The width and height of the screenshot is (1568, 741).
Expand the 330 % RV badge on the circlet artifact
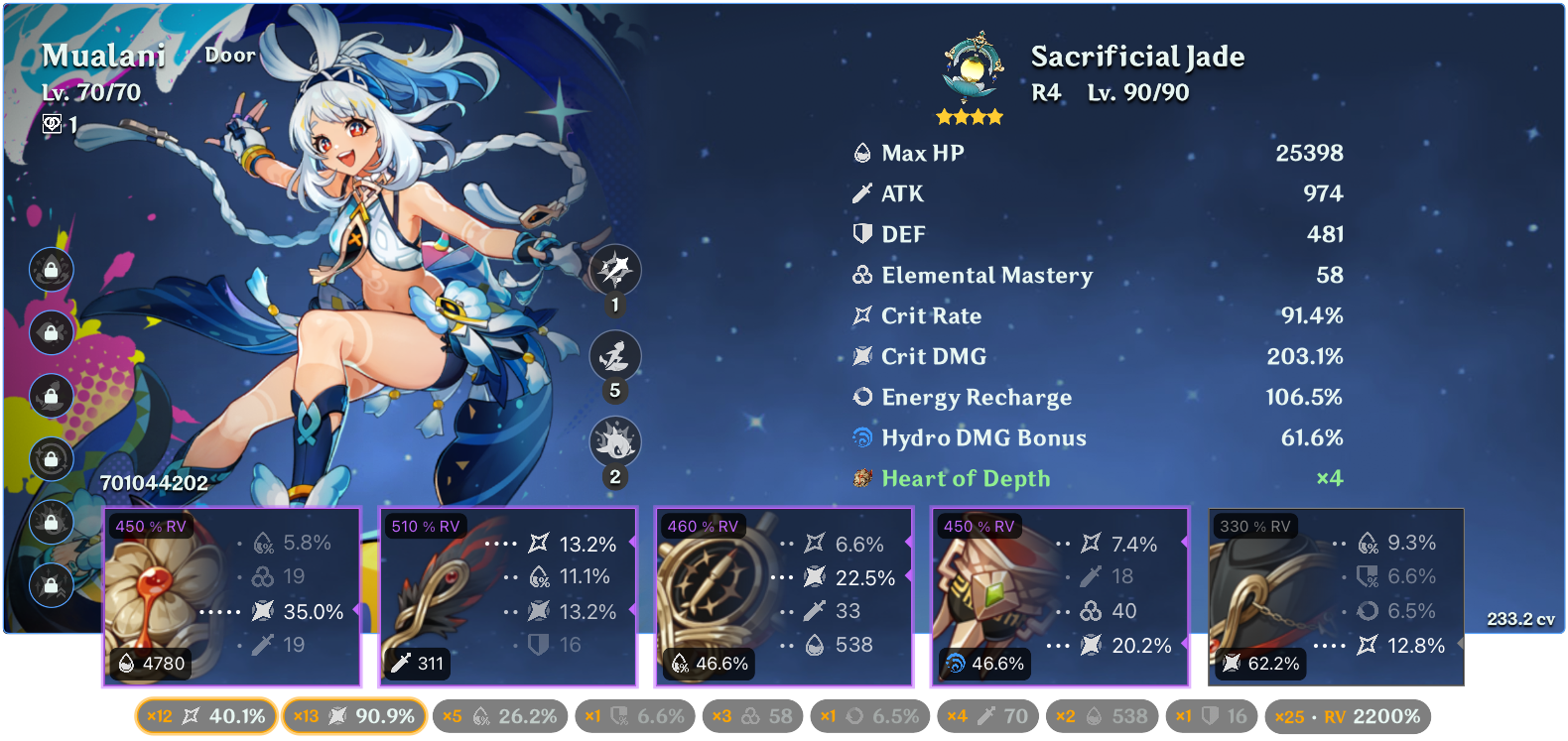coord(1254,524)
